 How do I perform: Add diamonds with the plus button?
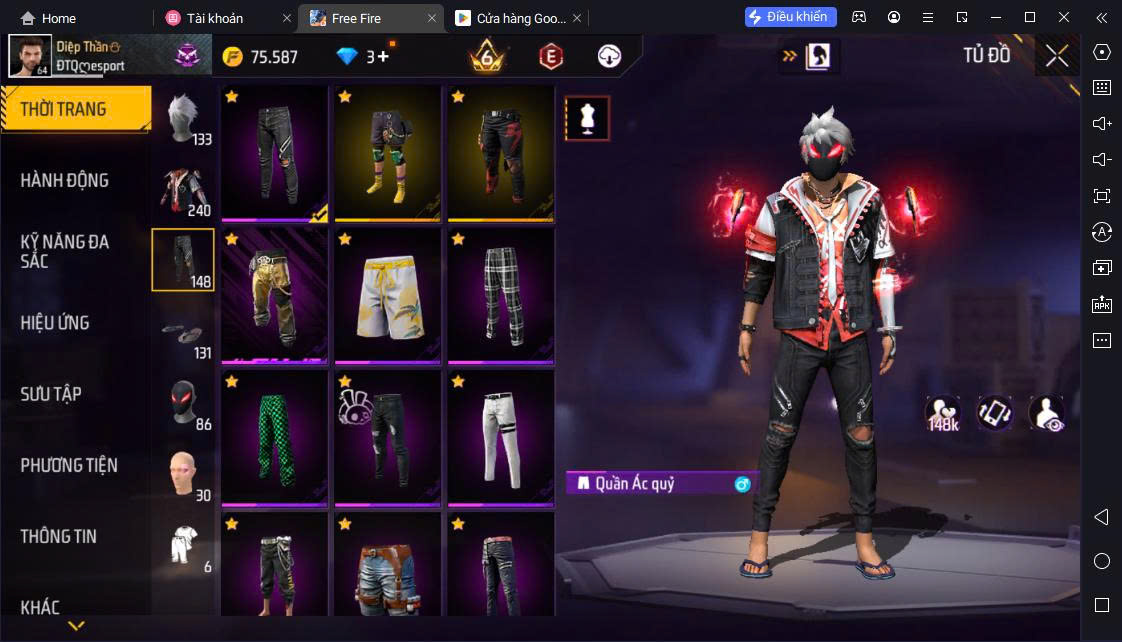click(383, 57)
